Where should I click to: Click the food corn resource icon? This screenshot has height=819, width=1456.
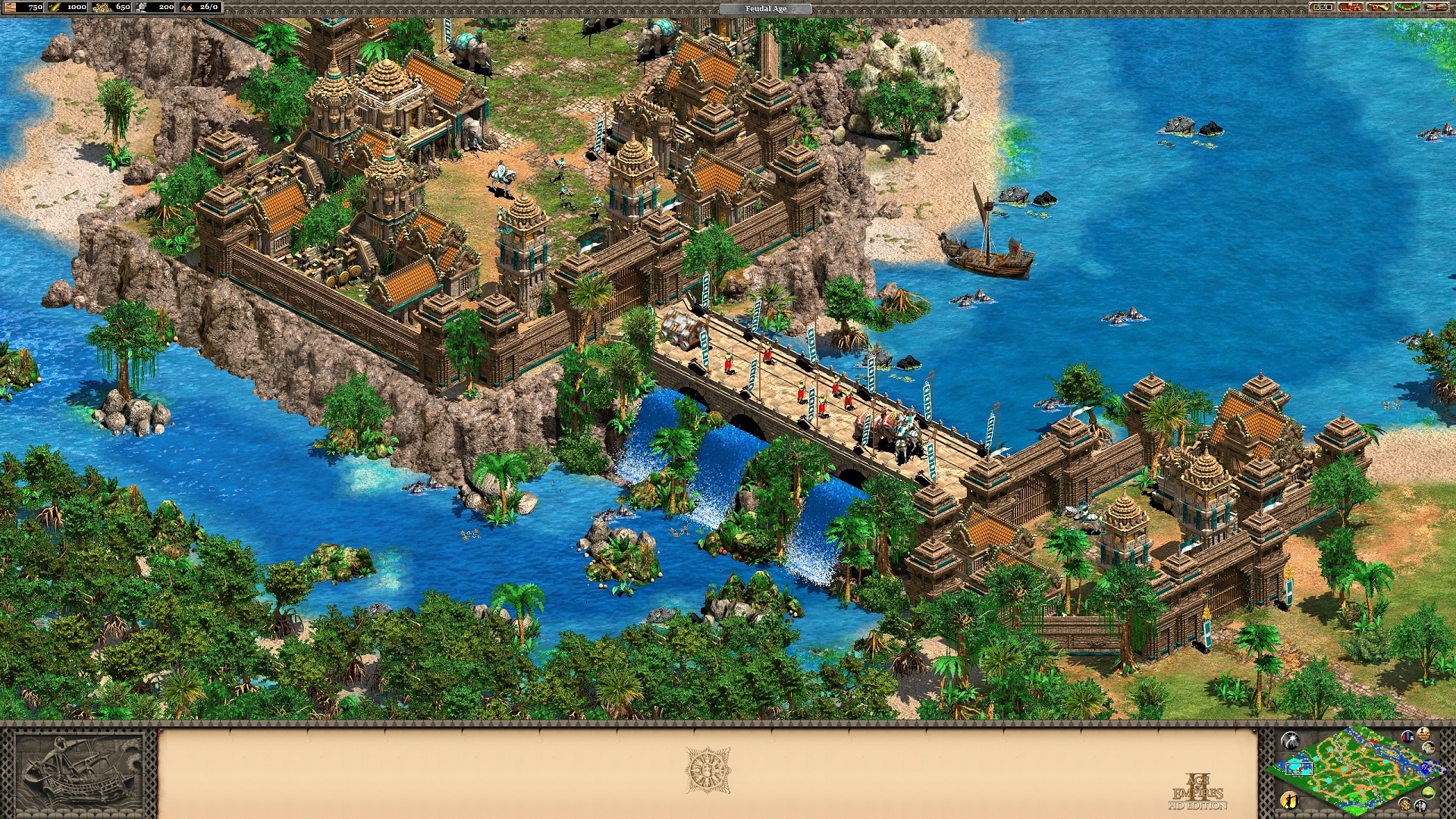pos(55,8)
